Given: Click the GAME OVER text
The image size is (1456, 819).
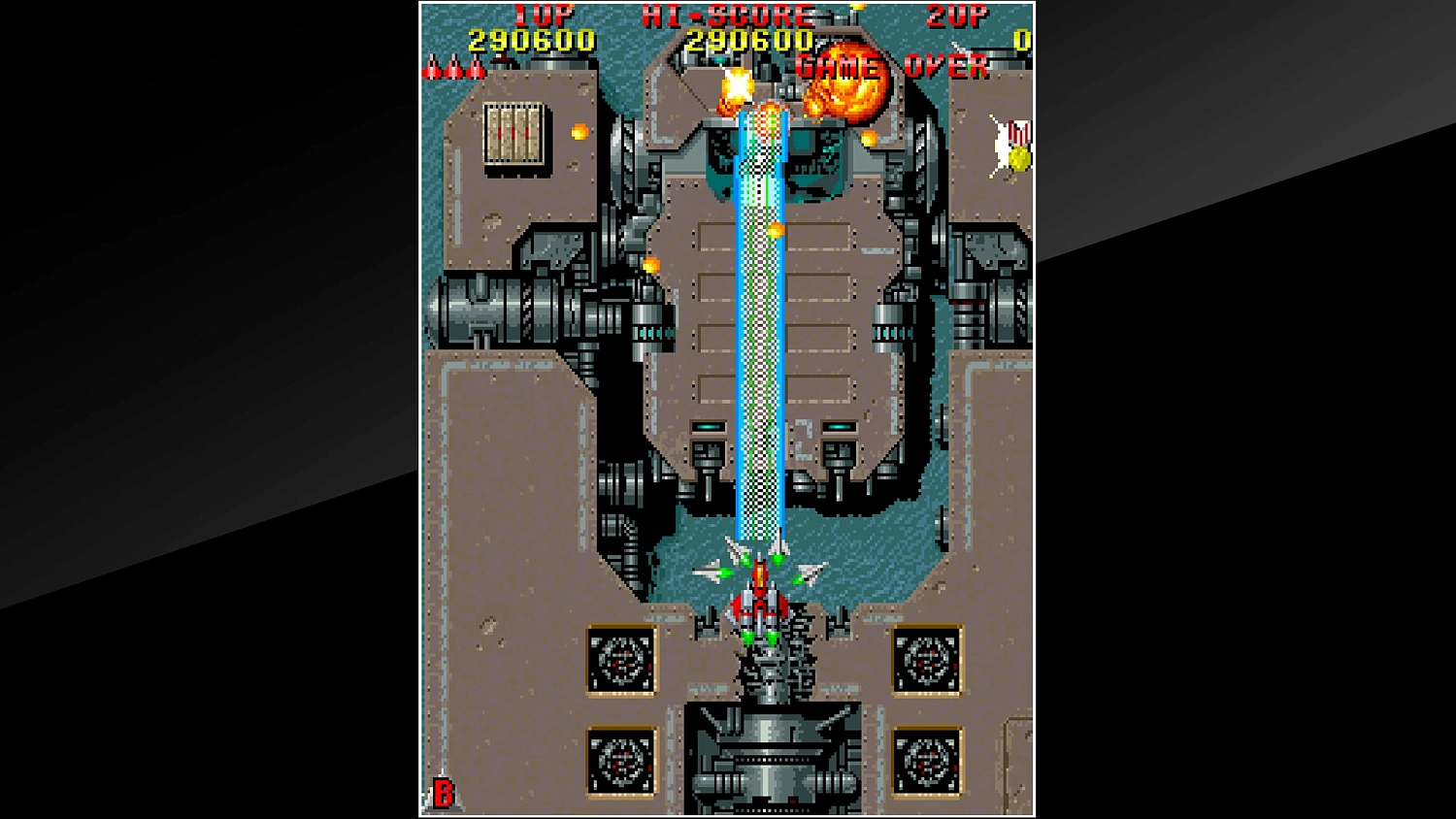Looking at the screenshot, I should 888,66.
